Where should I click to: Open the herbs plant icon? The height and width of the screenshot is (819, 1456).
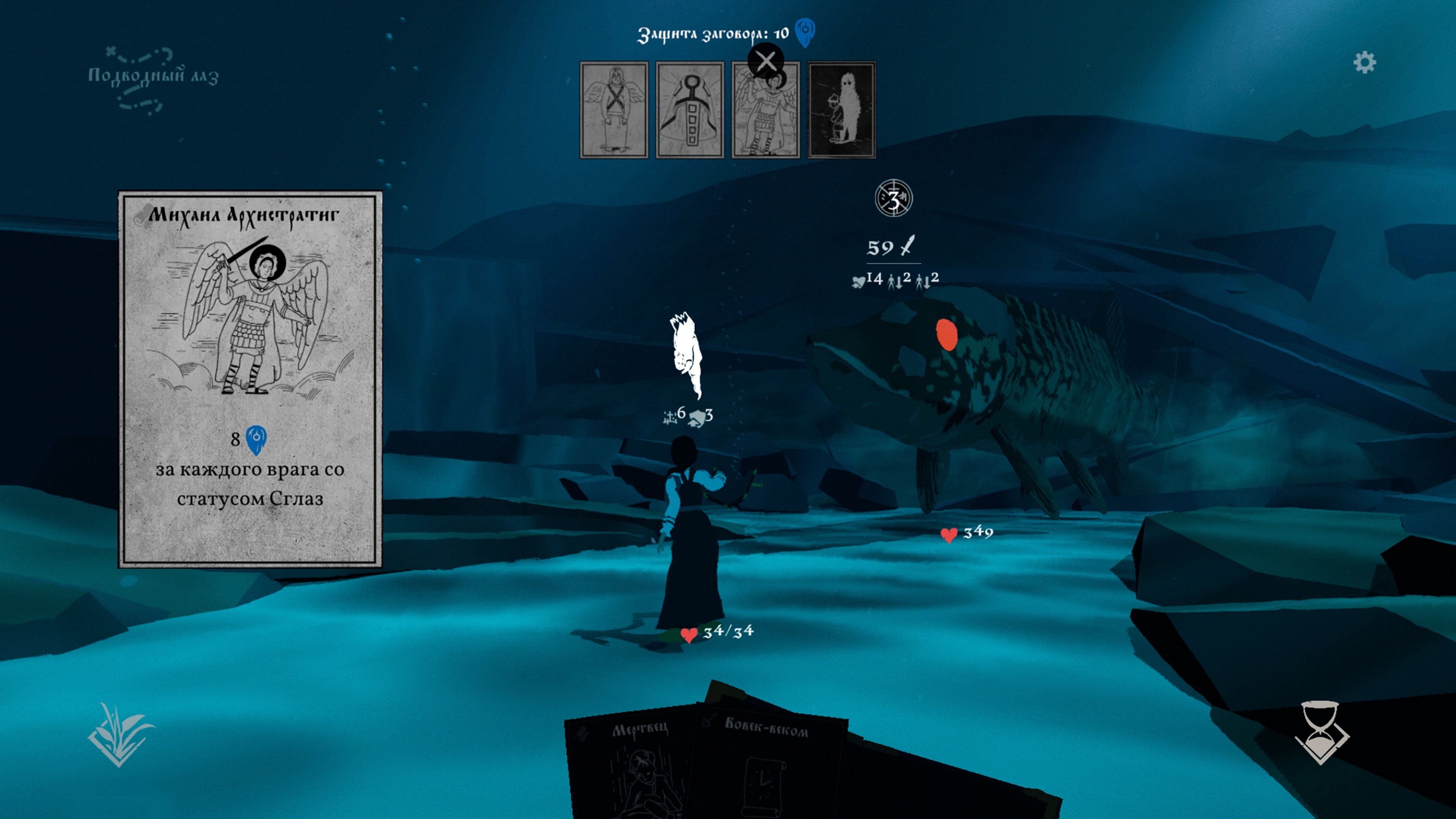point(120,734)
